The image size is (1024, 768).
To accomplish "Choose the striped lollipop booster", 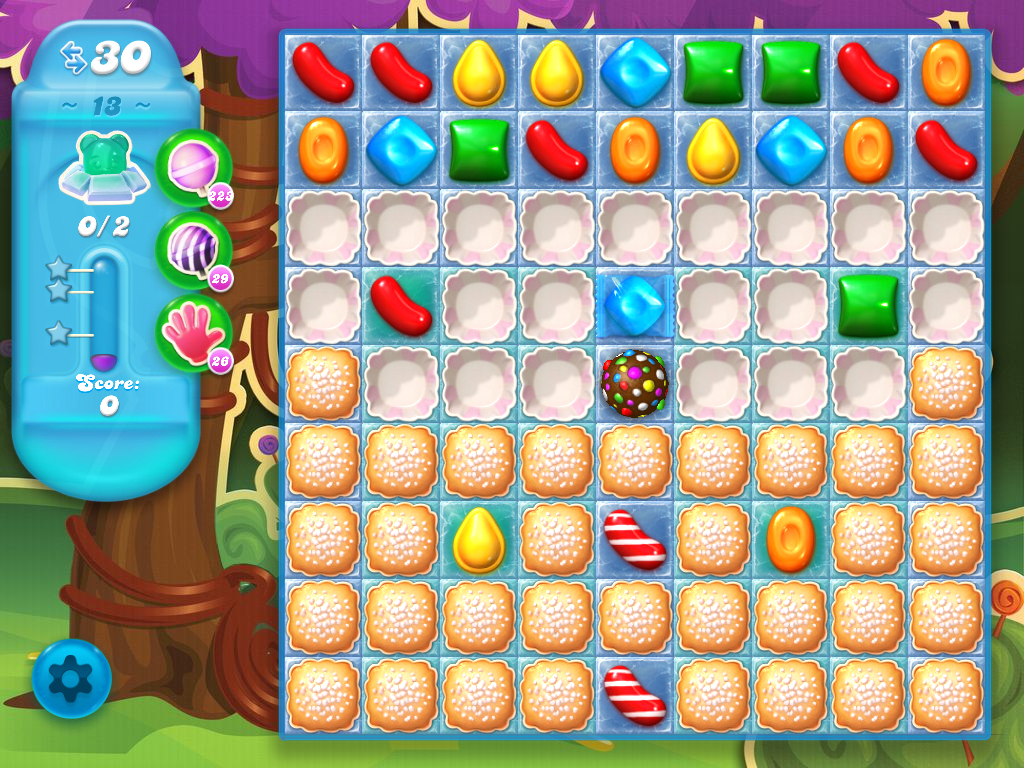I will pos(191,250).
